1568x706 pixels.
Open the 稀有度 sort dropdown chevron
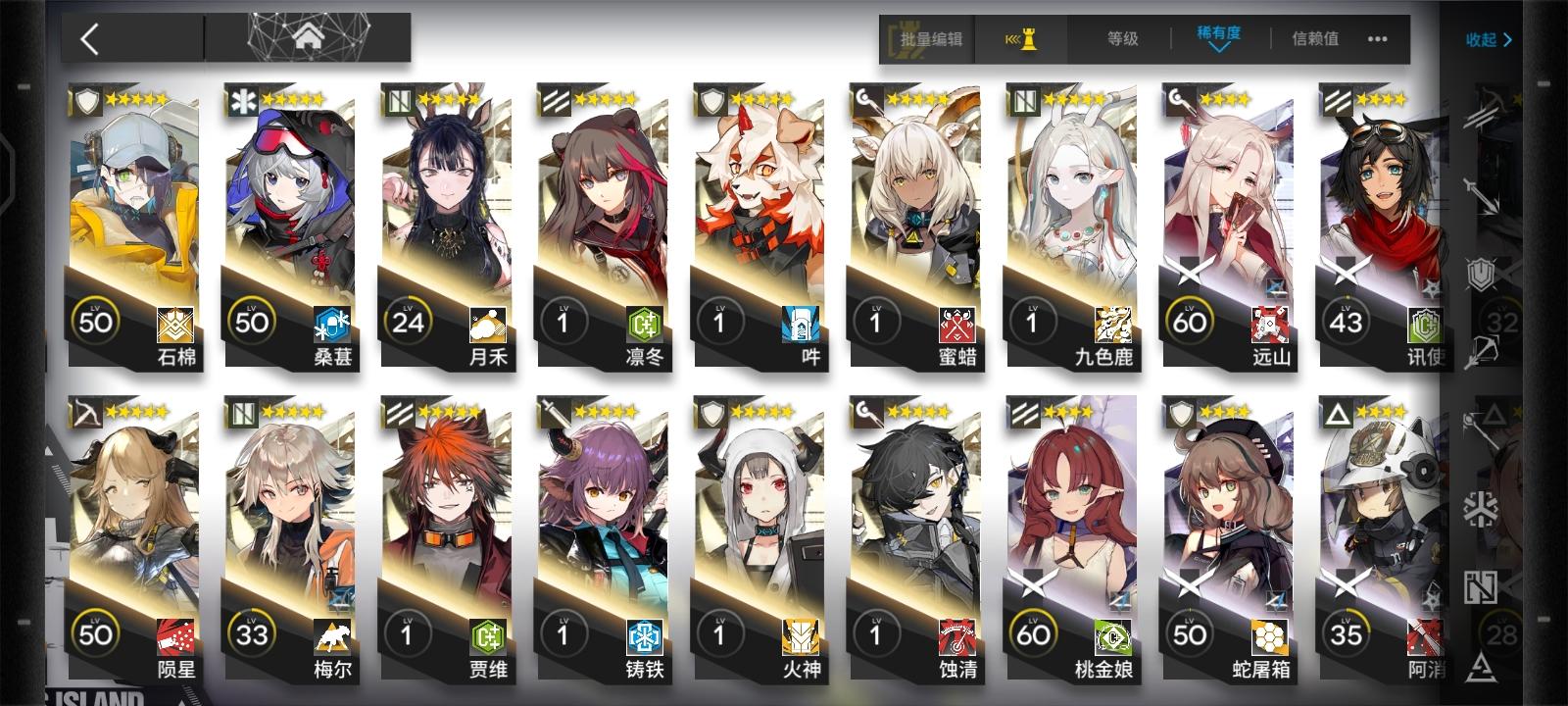tap(1217, 51)
